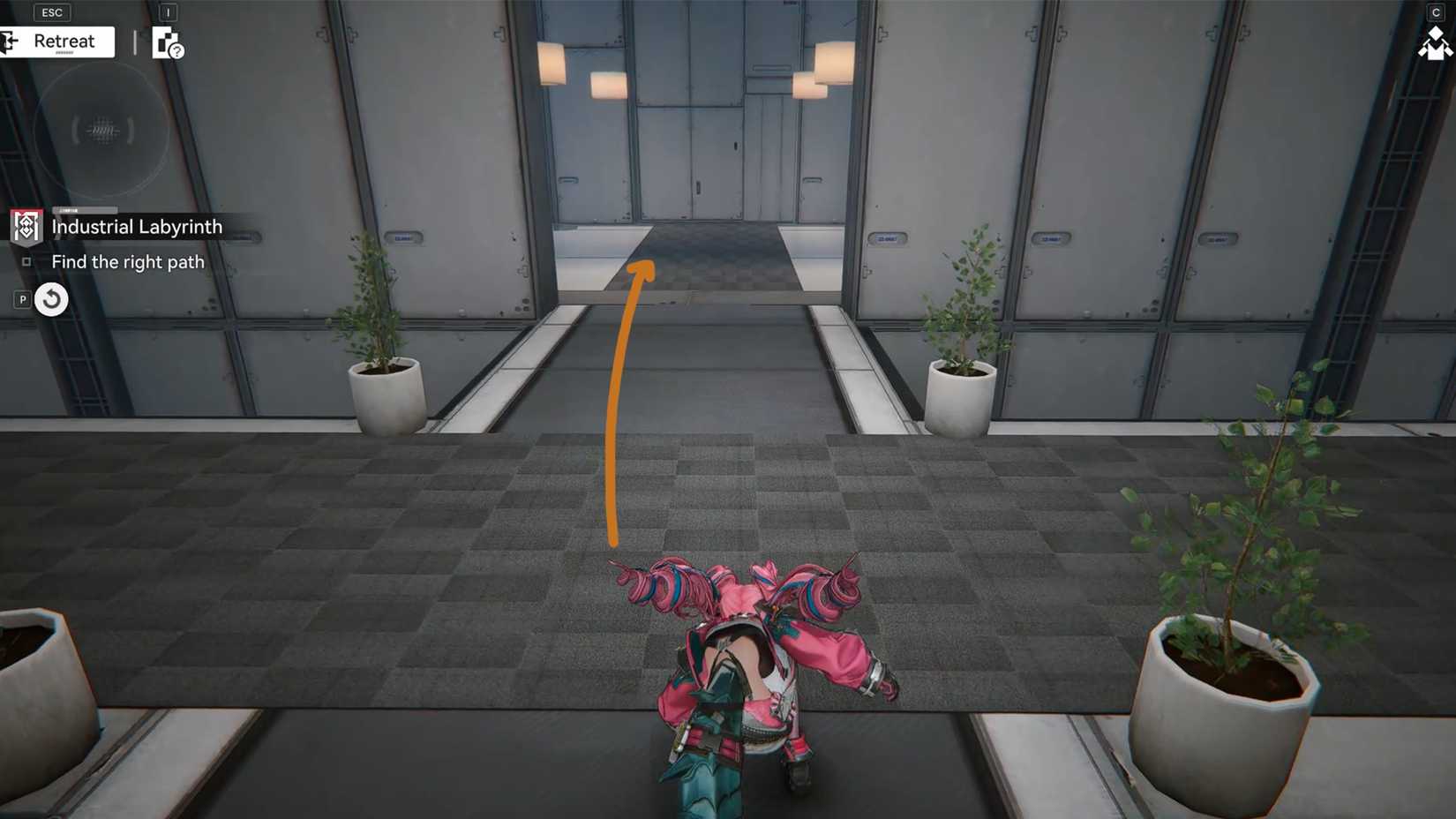Open the challenge details info icon
The height and width of the screenshot is (819, 1456).
point(163,41)
